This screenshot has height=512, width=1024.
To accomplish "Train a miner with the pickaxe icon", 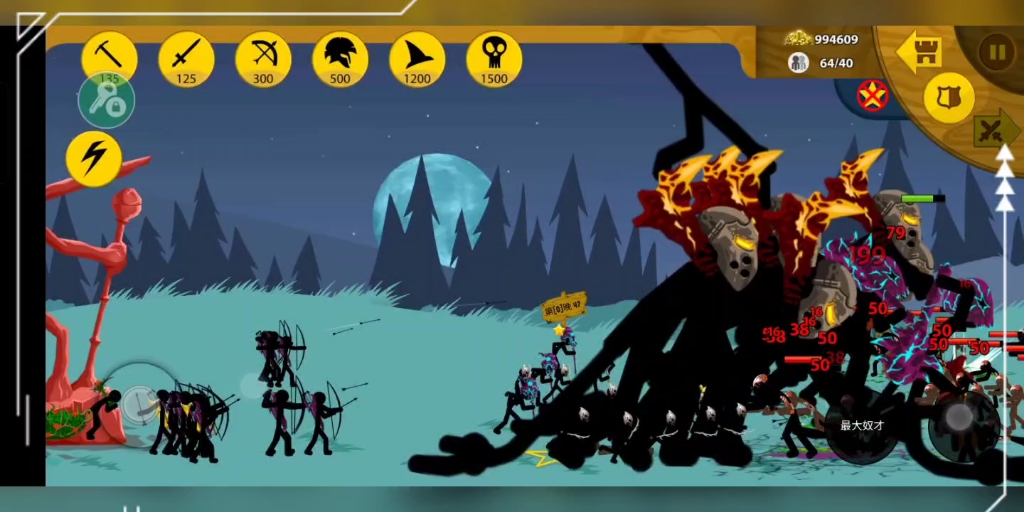I will 109,57.
